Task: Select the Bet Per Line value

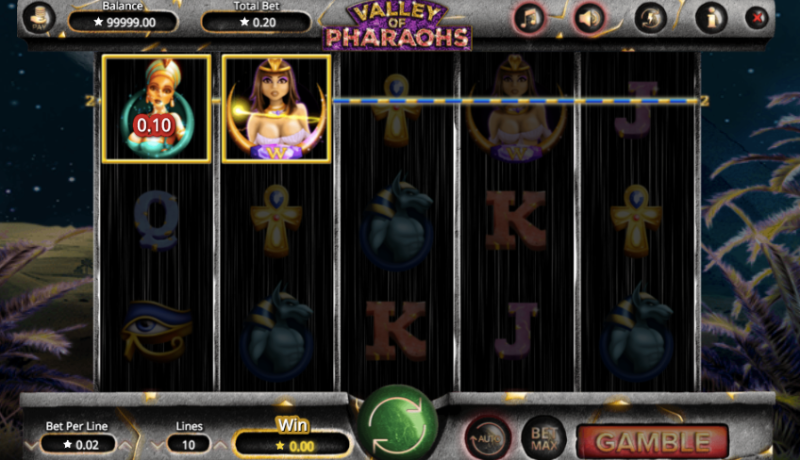Action: pos(84,443)
